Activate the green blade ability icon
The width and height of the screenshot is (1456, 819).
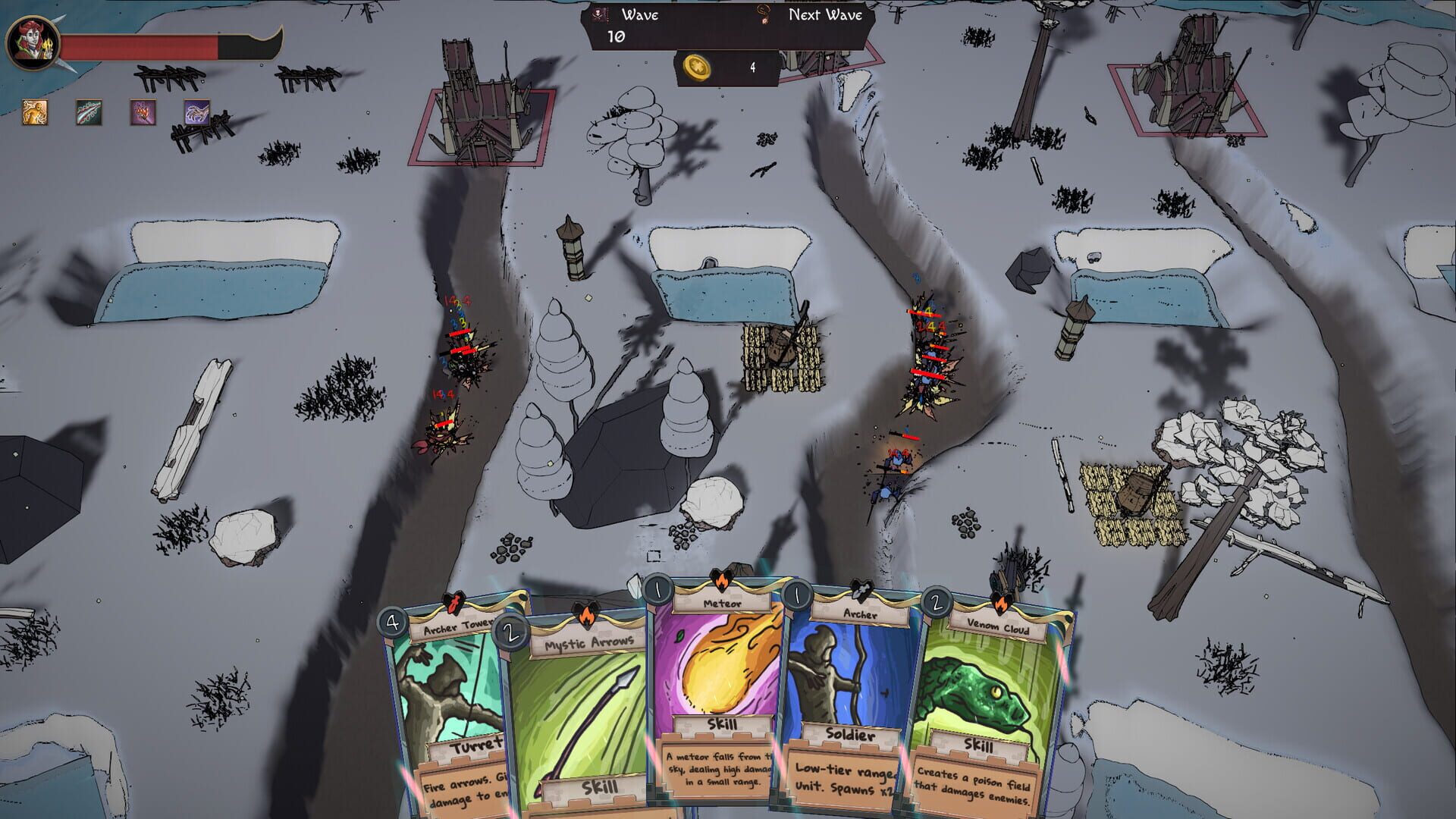[x=89, y=111]
